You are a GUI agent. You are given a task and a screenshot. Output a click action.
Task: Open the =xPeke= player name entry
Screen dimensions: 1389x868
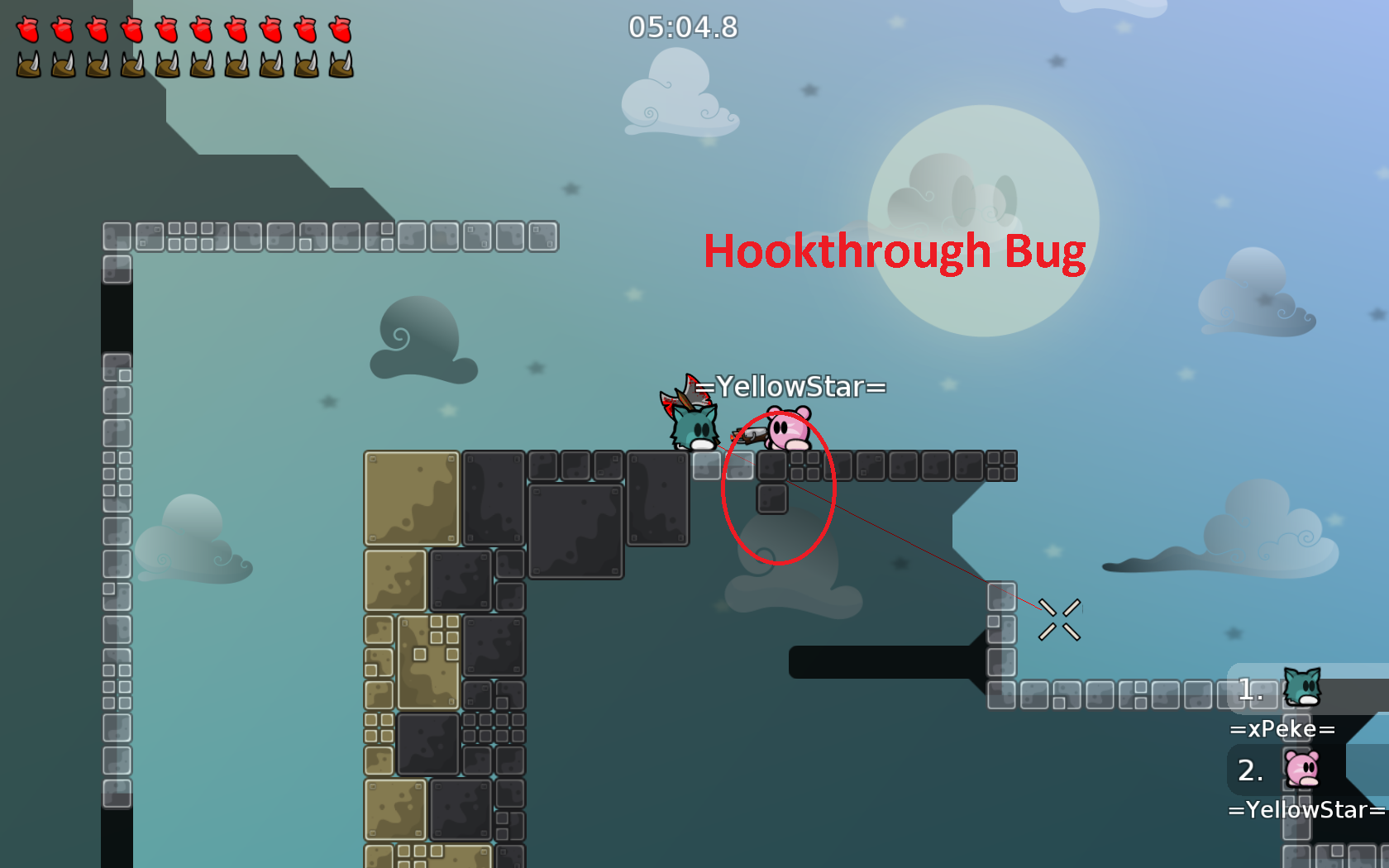(x=1282, y=729)
